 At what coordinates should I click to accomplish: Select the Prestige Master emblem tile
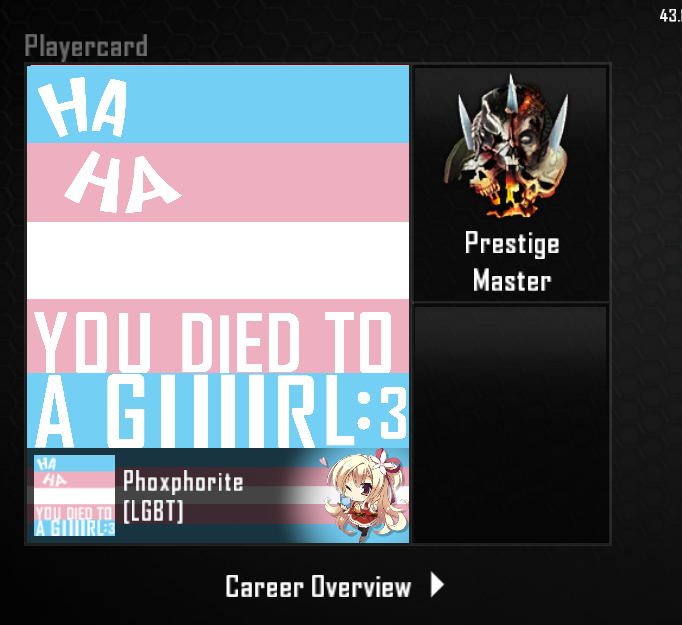click(x=511, y=183)
